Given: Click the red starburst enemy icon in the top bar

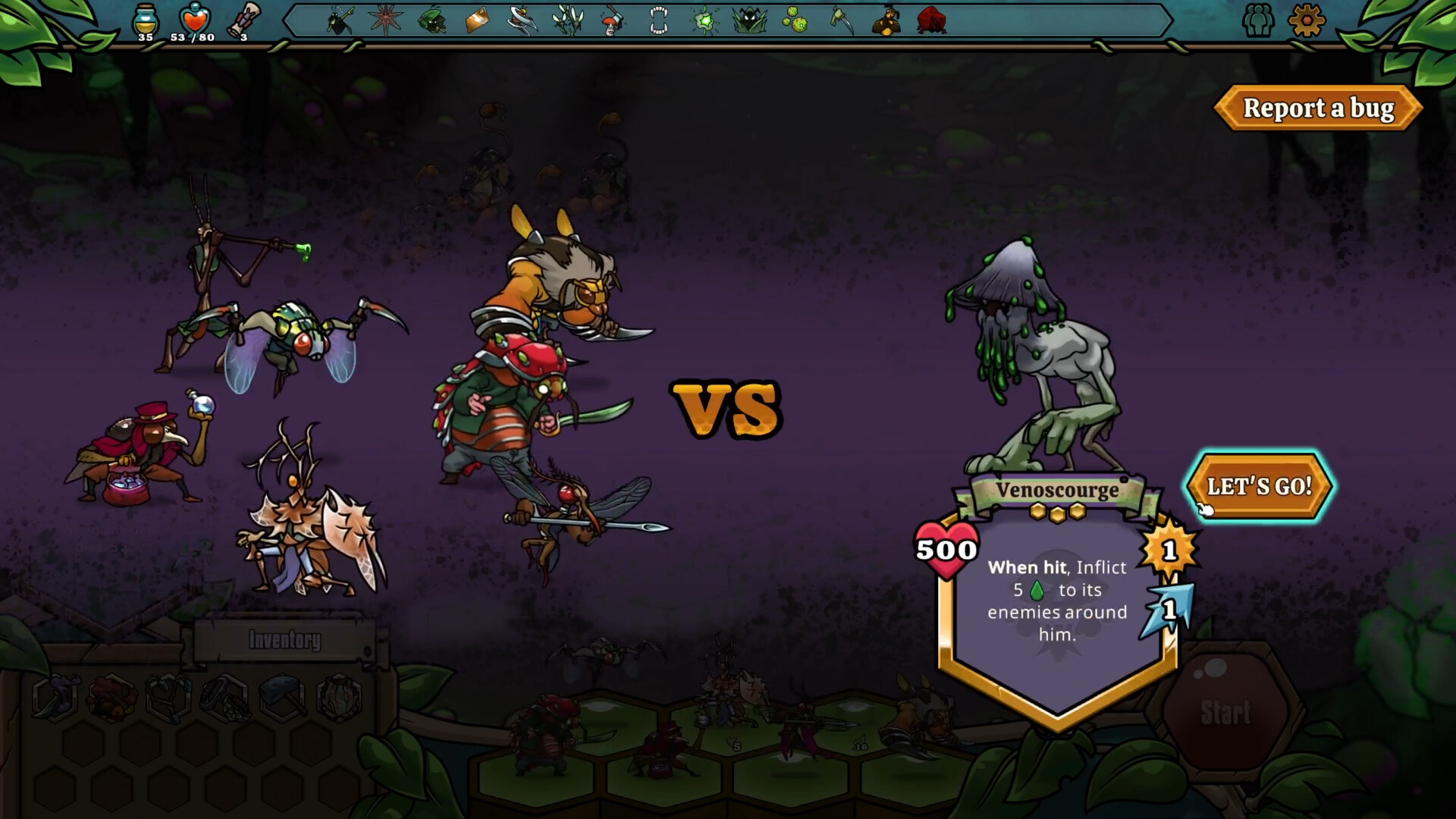Looking at the screenshot, I should [x=388, y=21].
